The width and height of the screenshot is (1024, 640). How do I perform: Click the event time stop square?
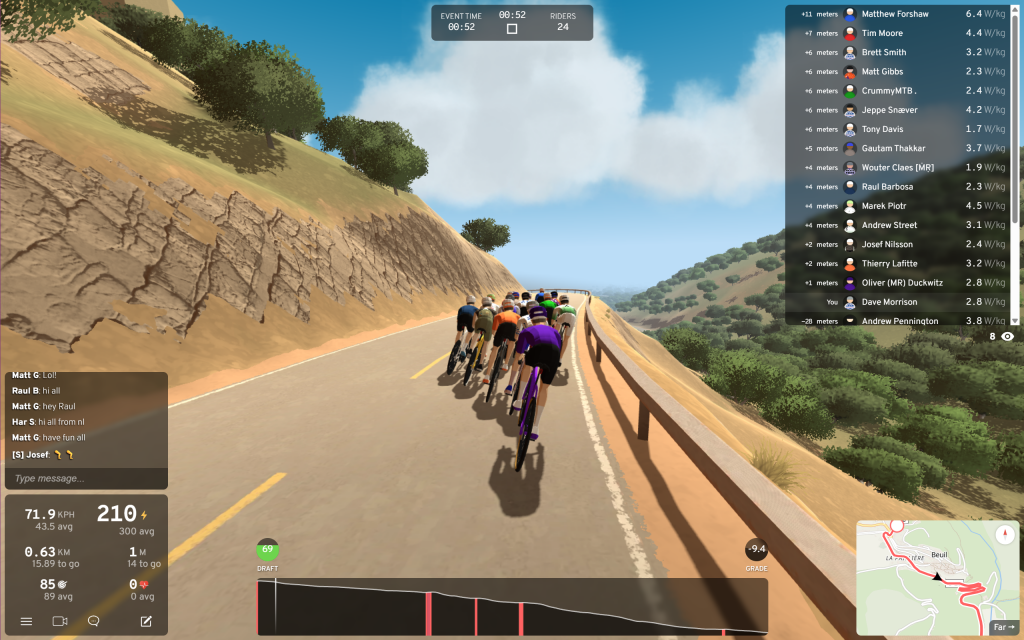click(x=512, y=29)
